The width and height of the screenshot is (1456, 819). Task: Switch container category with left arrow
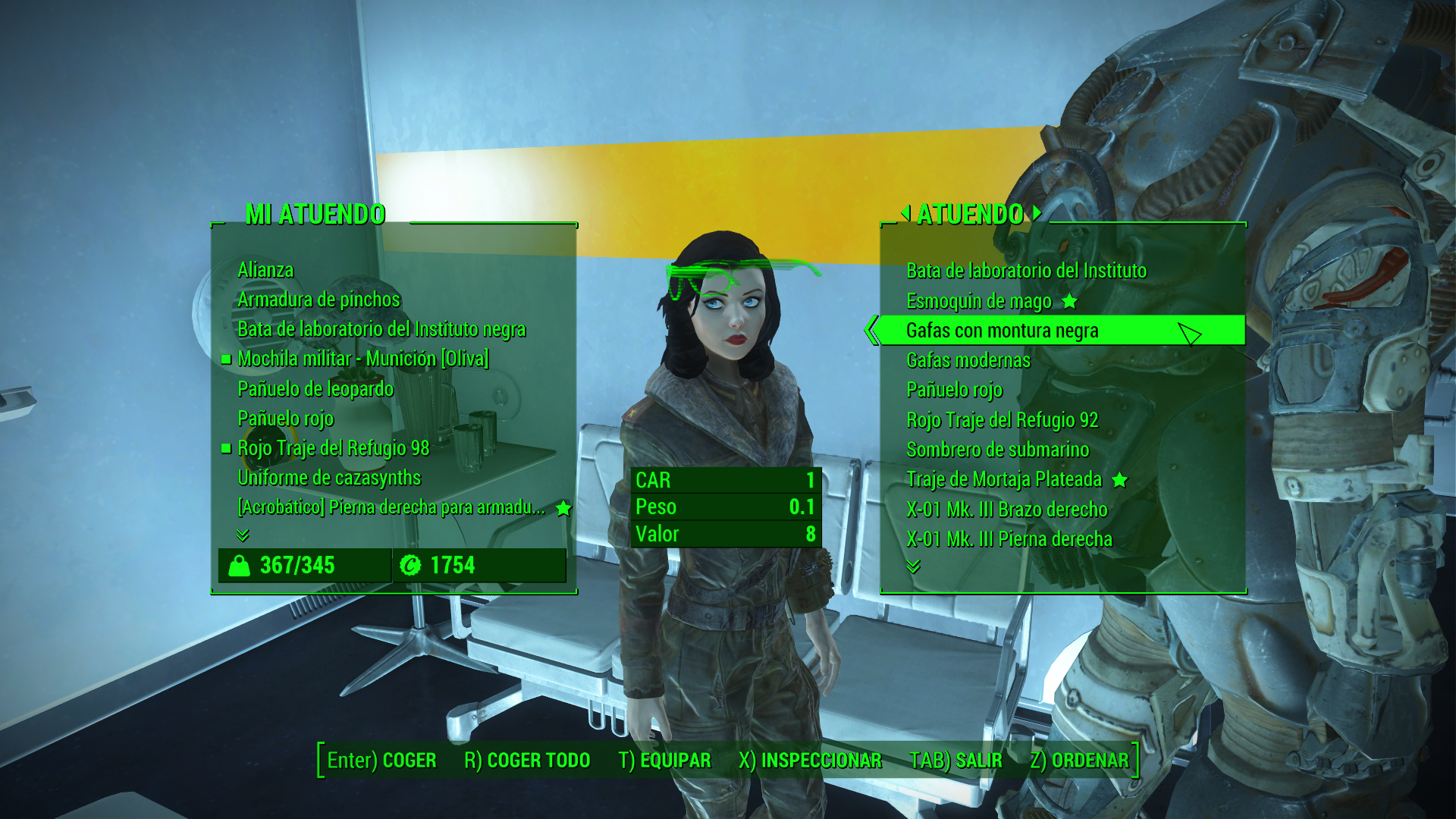[905, 214]
